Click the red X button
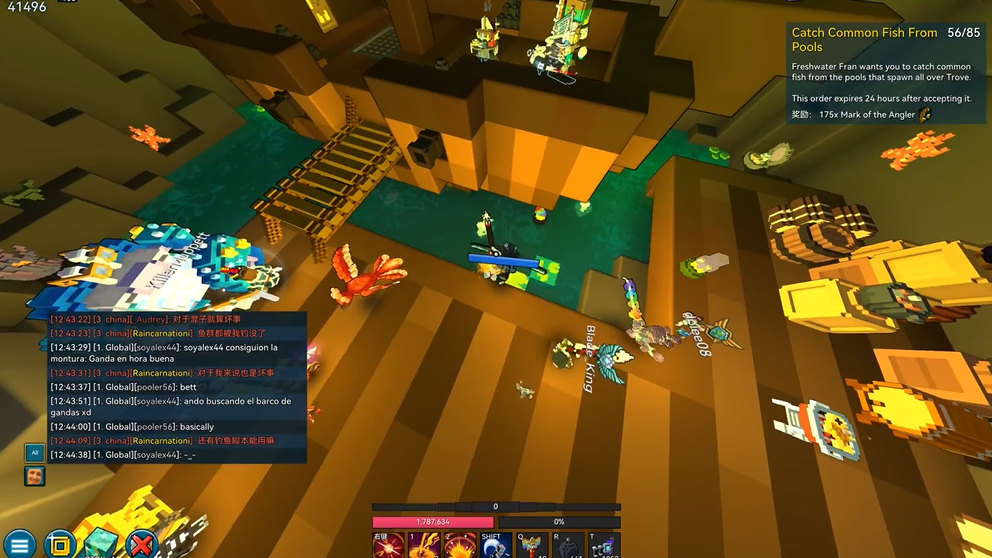992x558 pixels. (142, 545)
